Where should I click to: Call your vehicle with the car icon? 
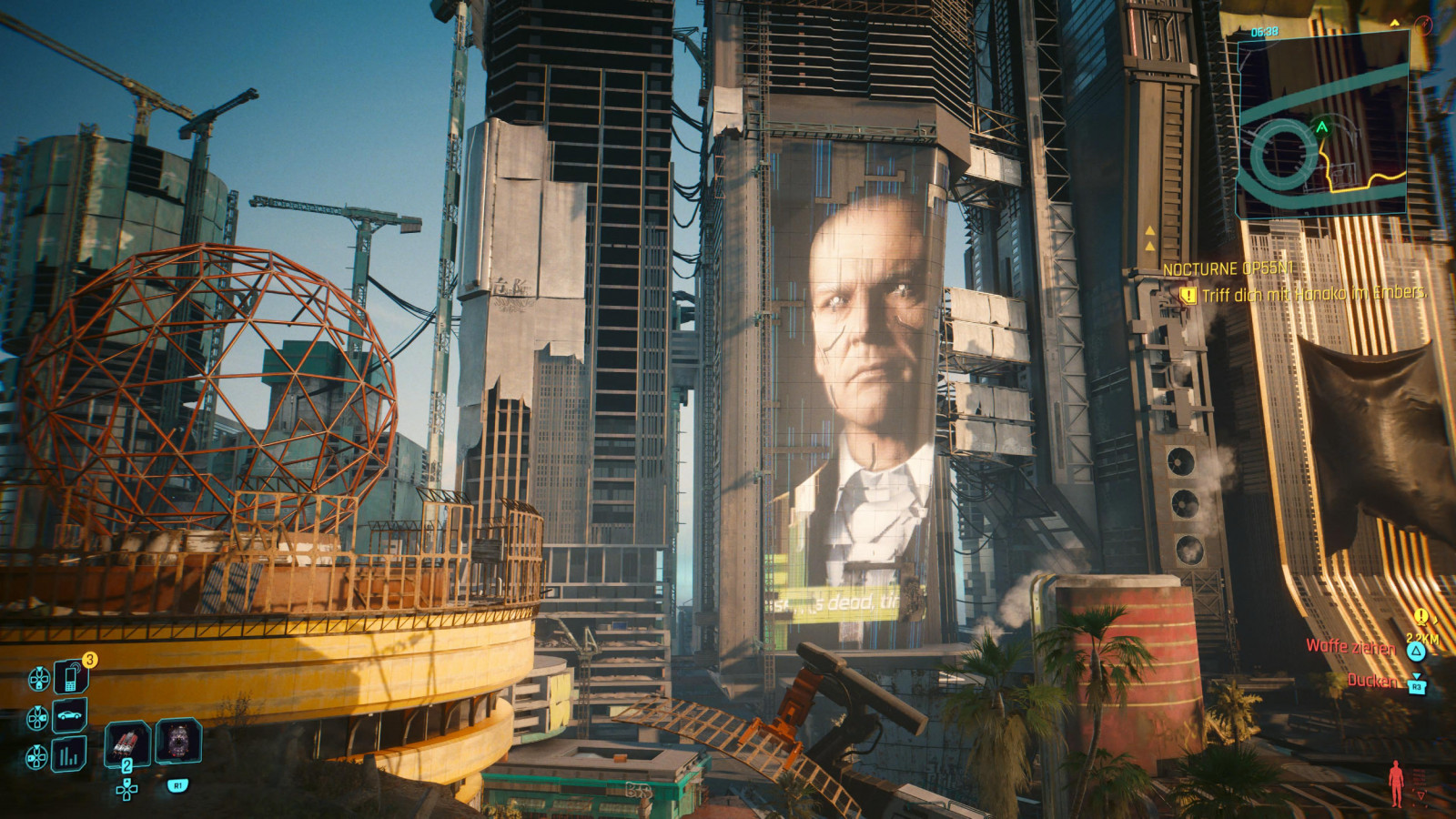(x=70, y=716)
